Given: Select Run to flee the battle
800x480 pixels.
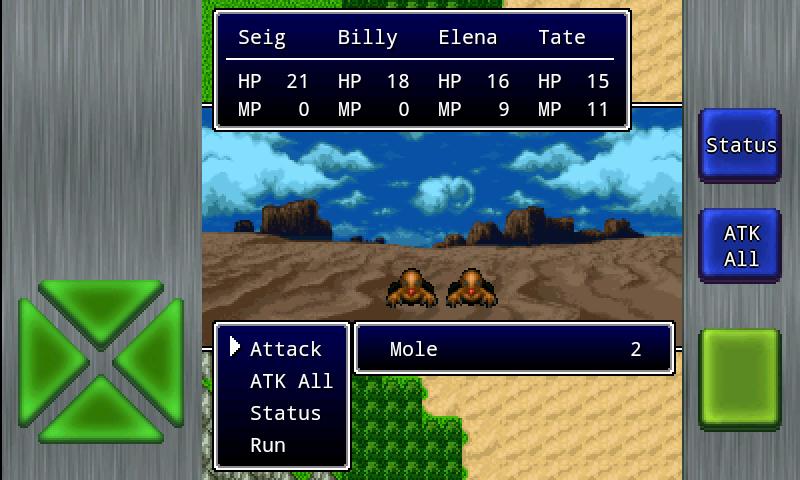Looking at the screenshot, I should tap(268, 445).
